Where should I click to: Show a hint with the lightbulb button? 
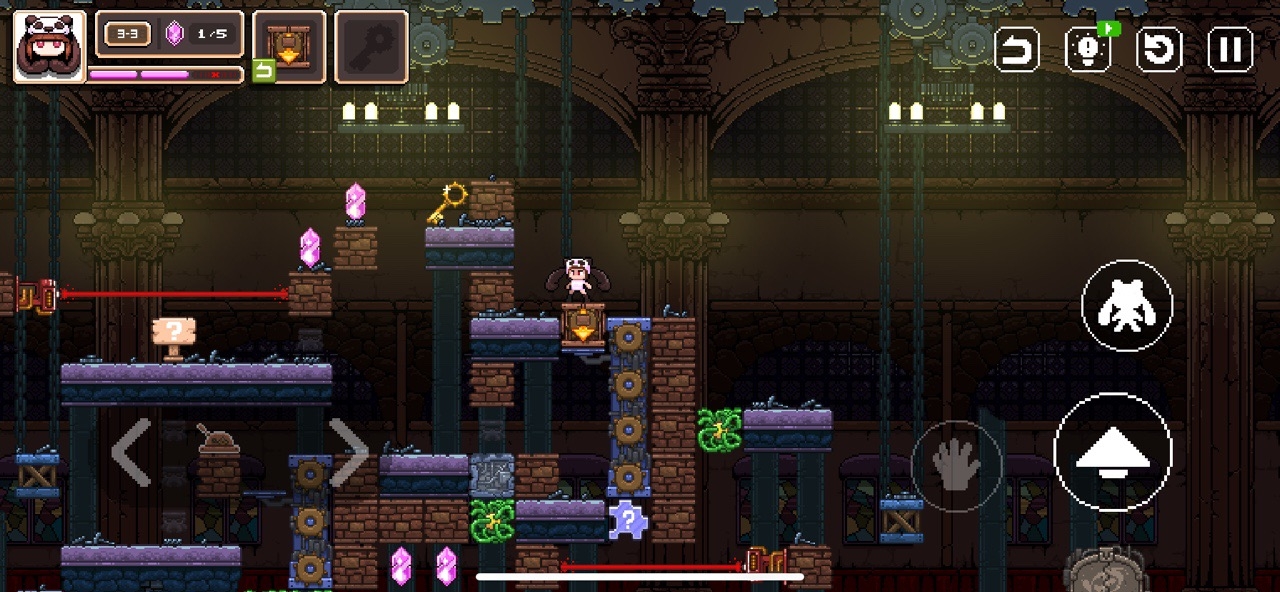(1088, 49)
